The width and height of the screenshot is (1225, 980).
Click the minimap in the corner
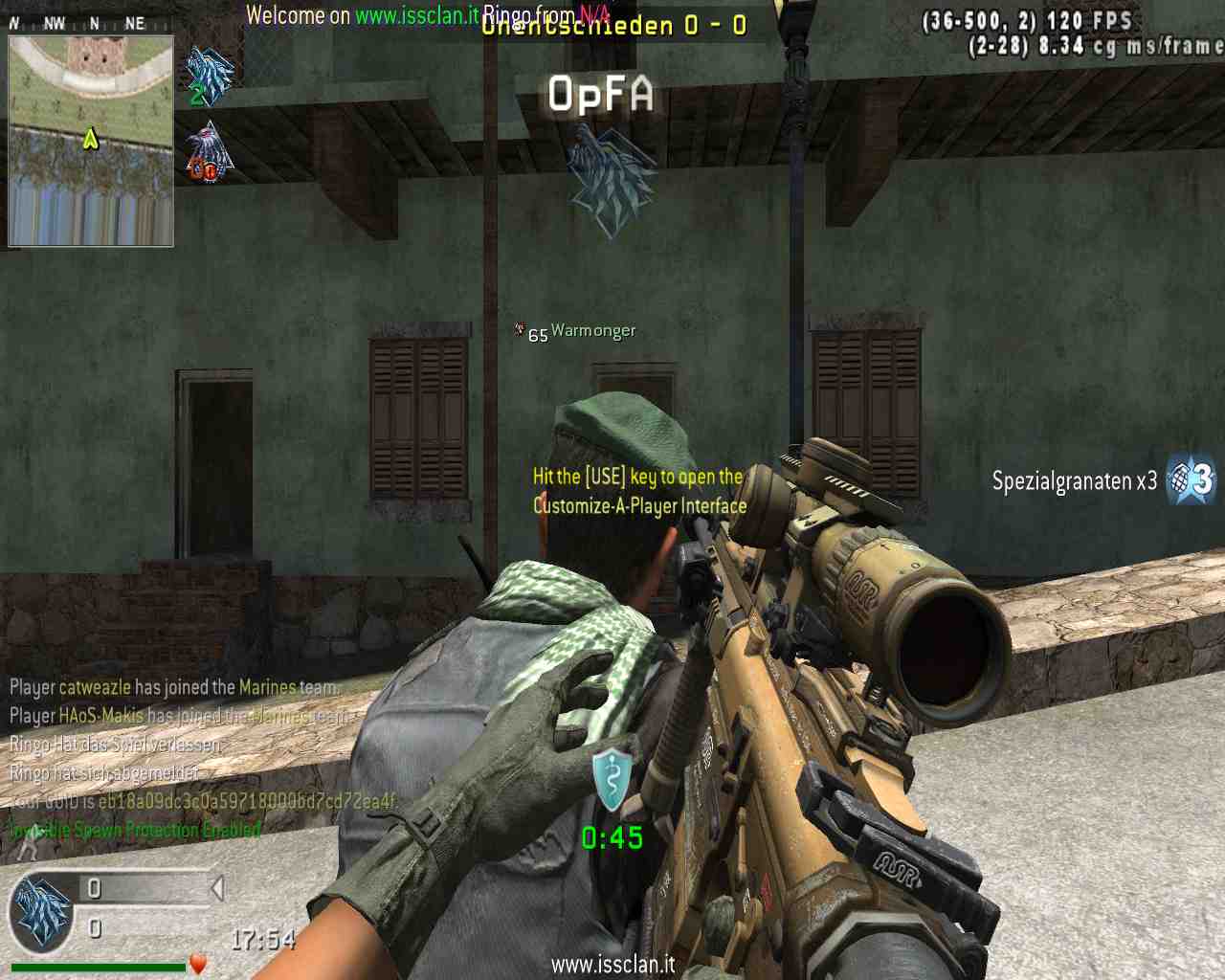91,141
